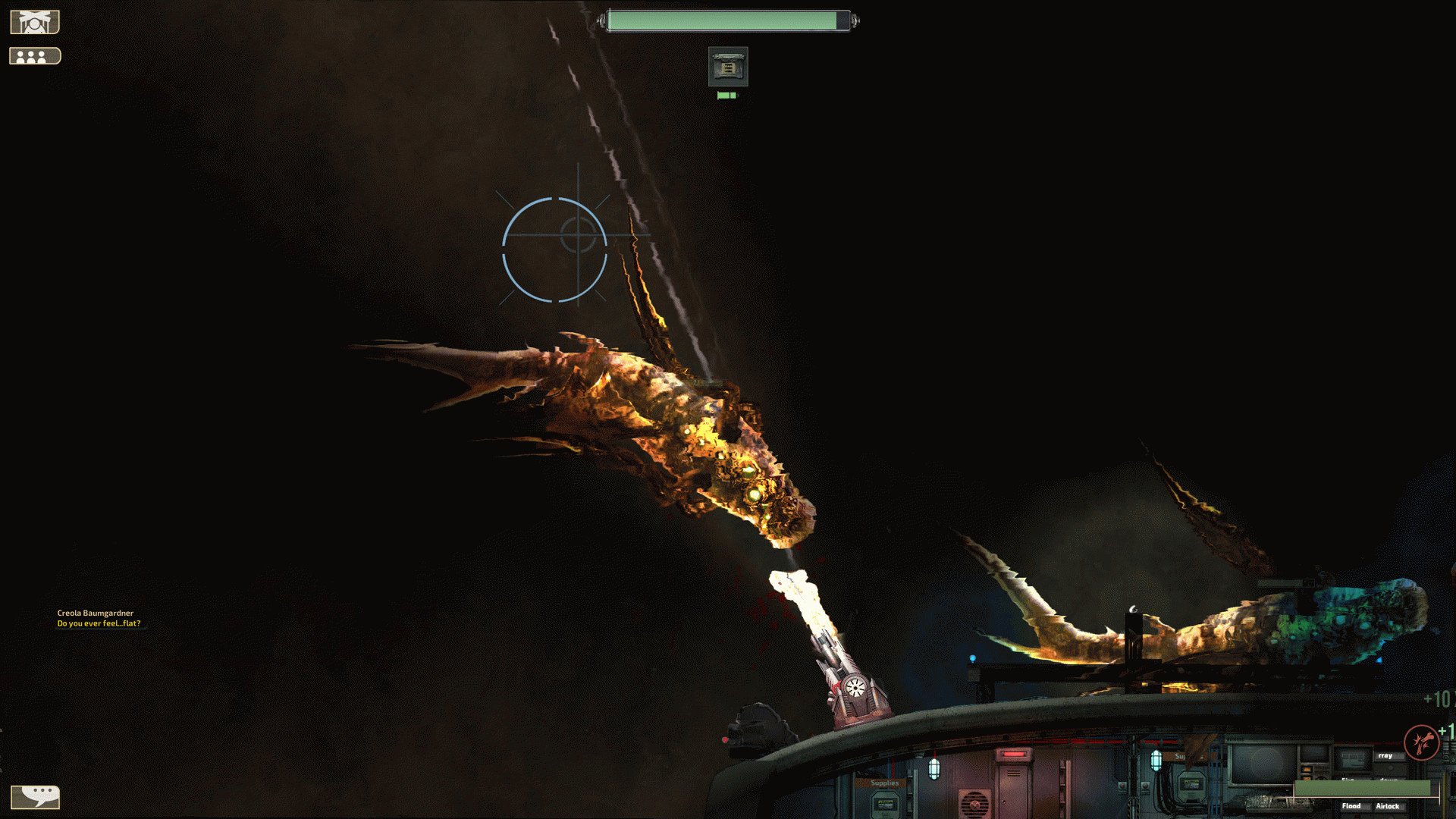This screenshot has height=819, width=1456.
Task: Open the chat box speech bubble
Action: point(35,796)
